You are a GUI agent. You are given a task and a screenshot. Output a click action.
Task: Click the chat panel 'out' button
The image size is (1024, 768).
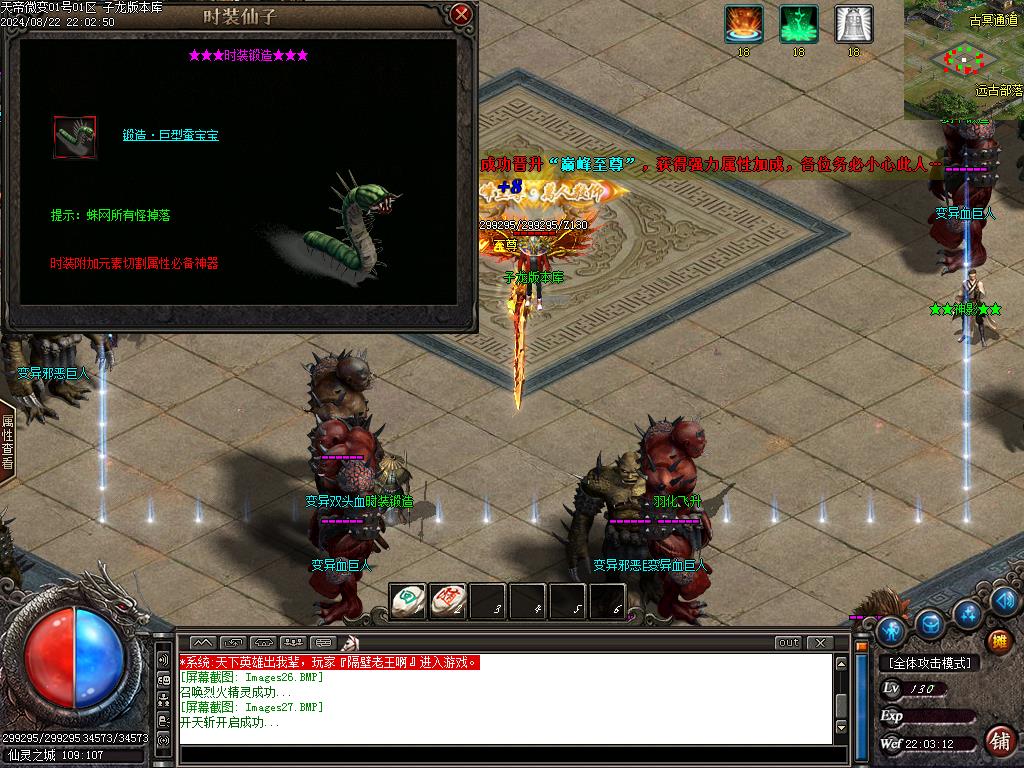(x=788, y=643)
